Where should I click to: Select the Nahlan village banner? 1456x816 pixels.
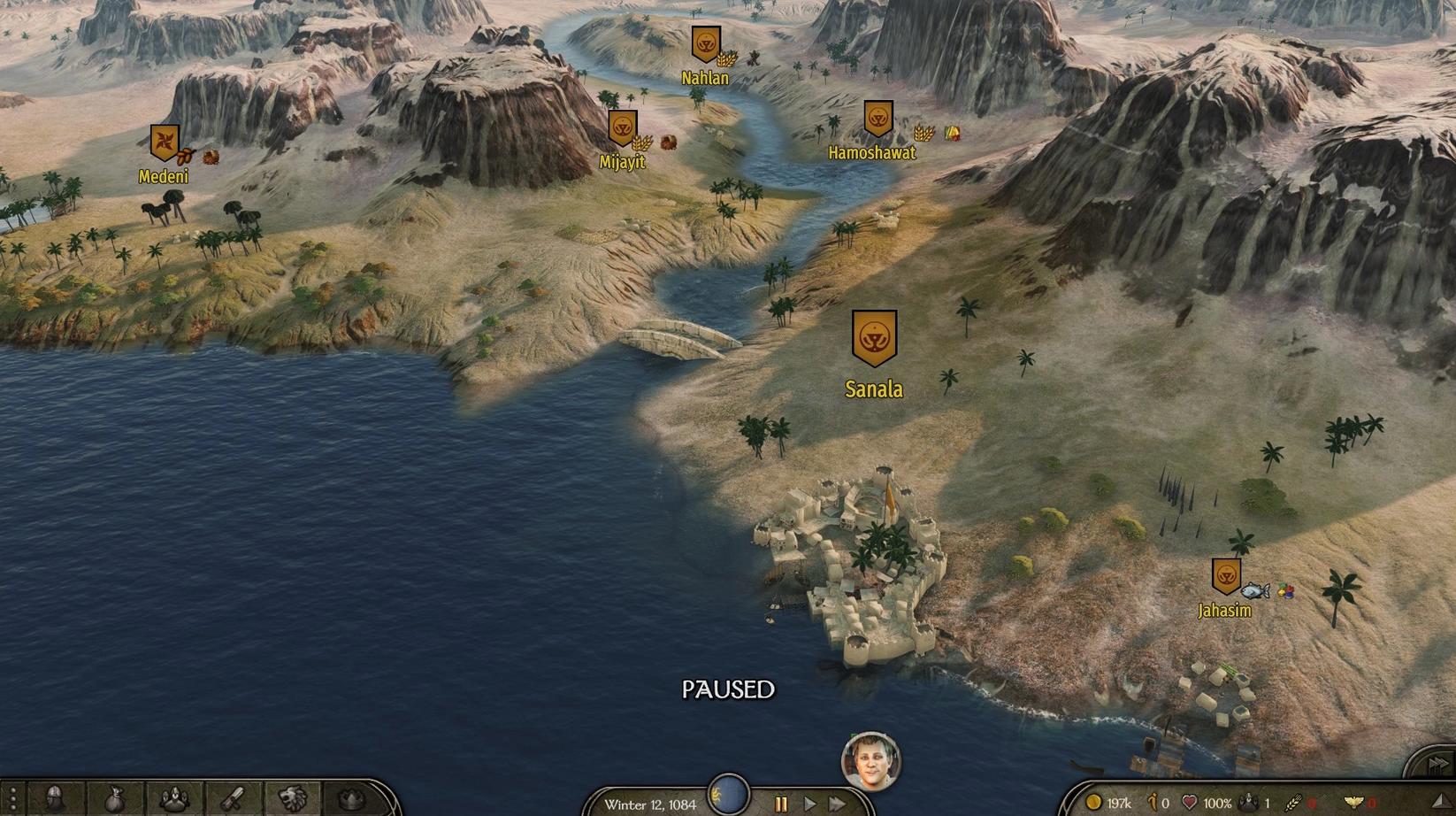coord(705,43)
